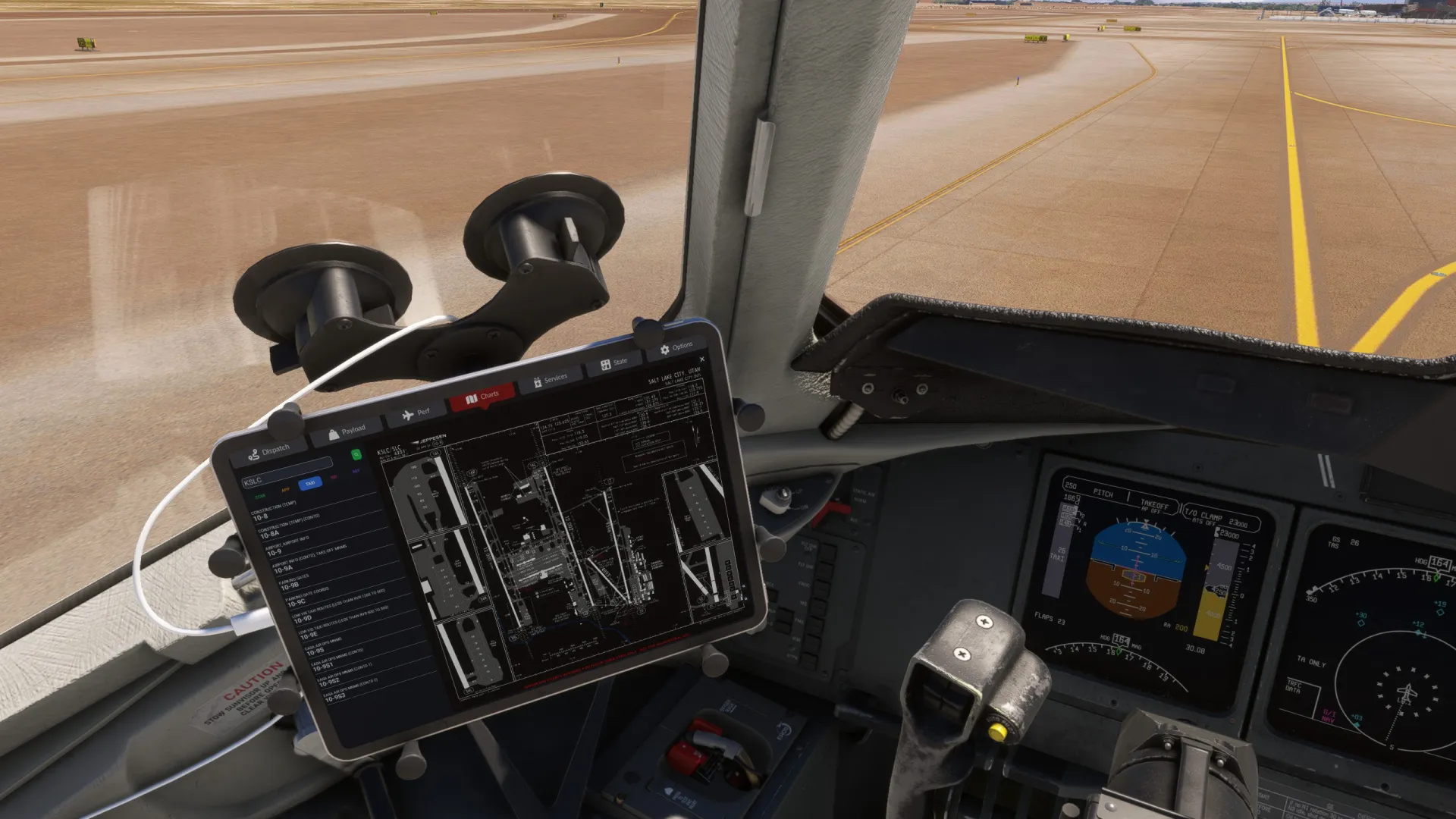Enable the STAR chart filter
This screenshot has height=819, width=1456.
coord(261,495)
